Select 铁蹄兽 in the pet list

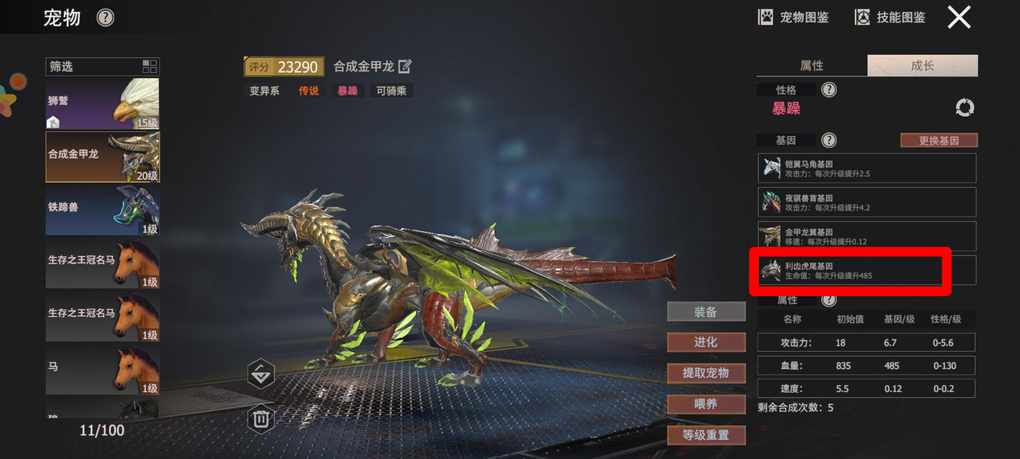tap(102, 210)
